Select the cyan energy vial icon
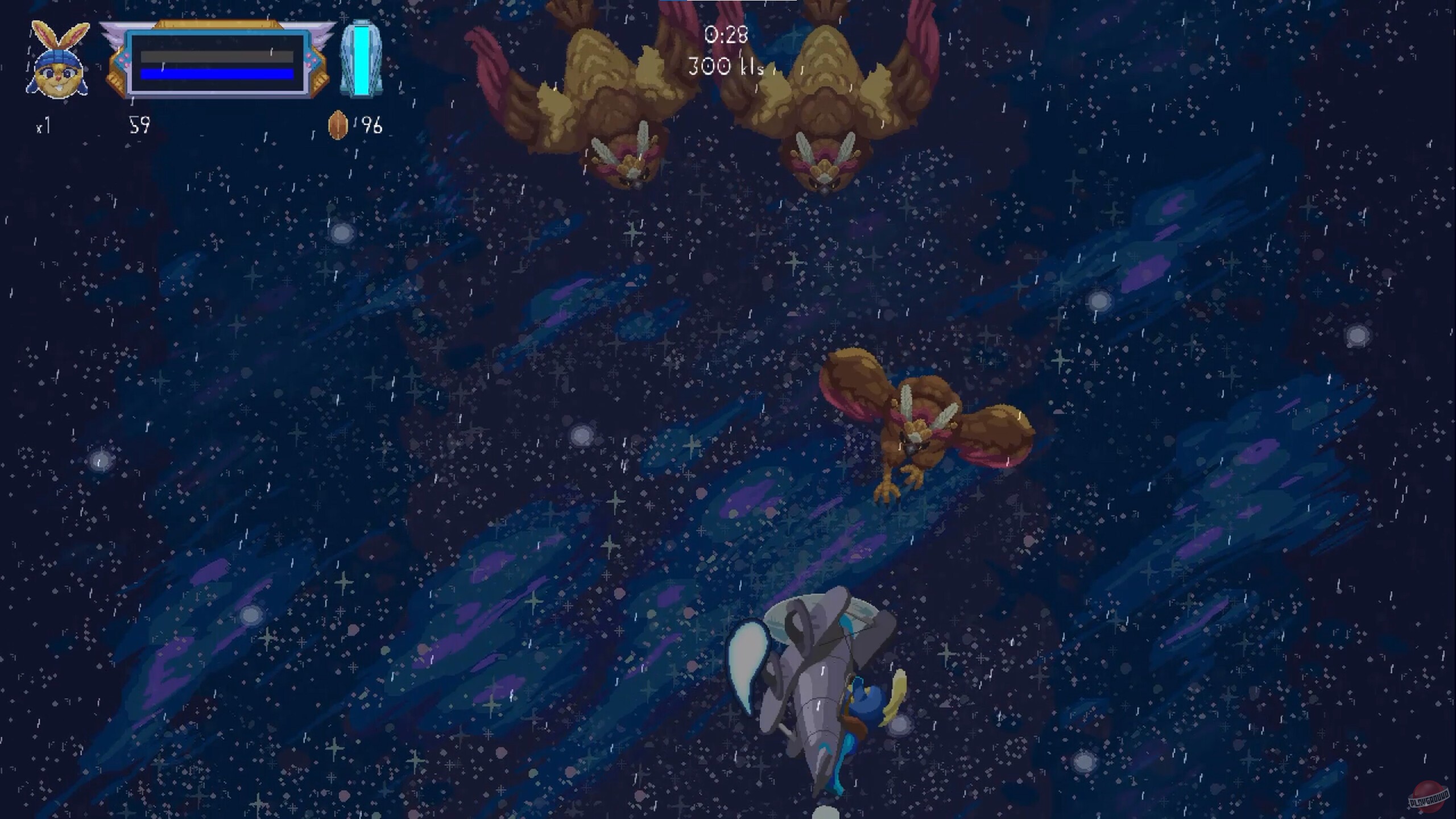 pyautogui.click(x=361, y=60)
